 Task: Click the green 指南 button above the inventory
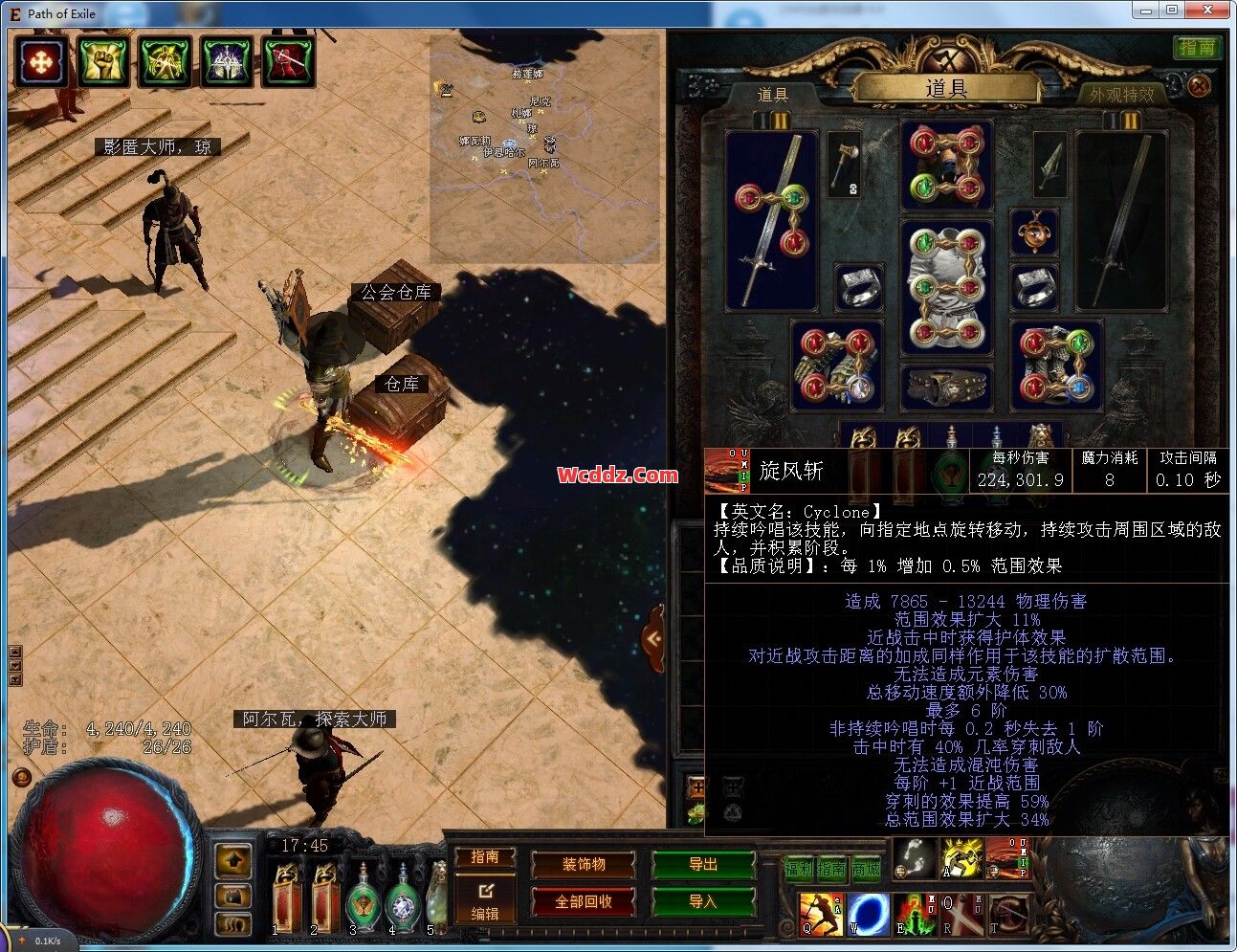tap(1197, 47)
